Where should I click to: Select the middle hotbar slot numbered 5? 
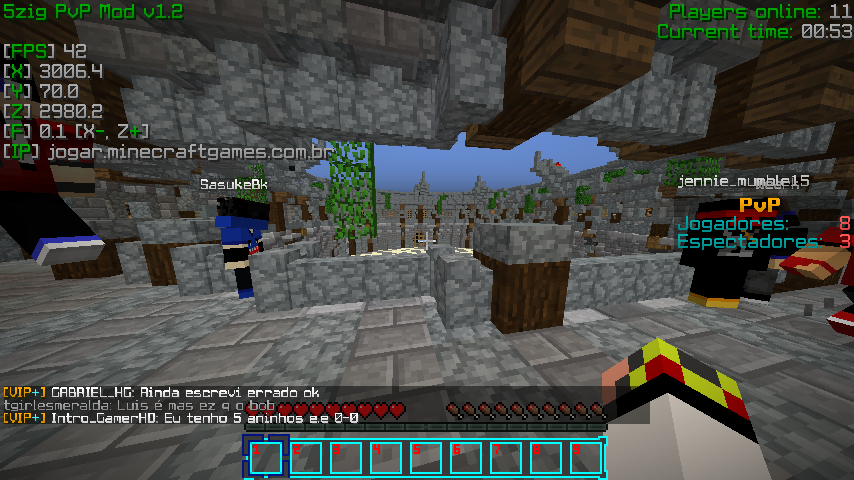pos(425,457)
